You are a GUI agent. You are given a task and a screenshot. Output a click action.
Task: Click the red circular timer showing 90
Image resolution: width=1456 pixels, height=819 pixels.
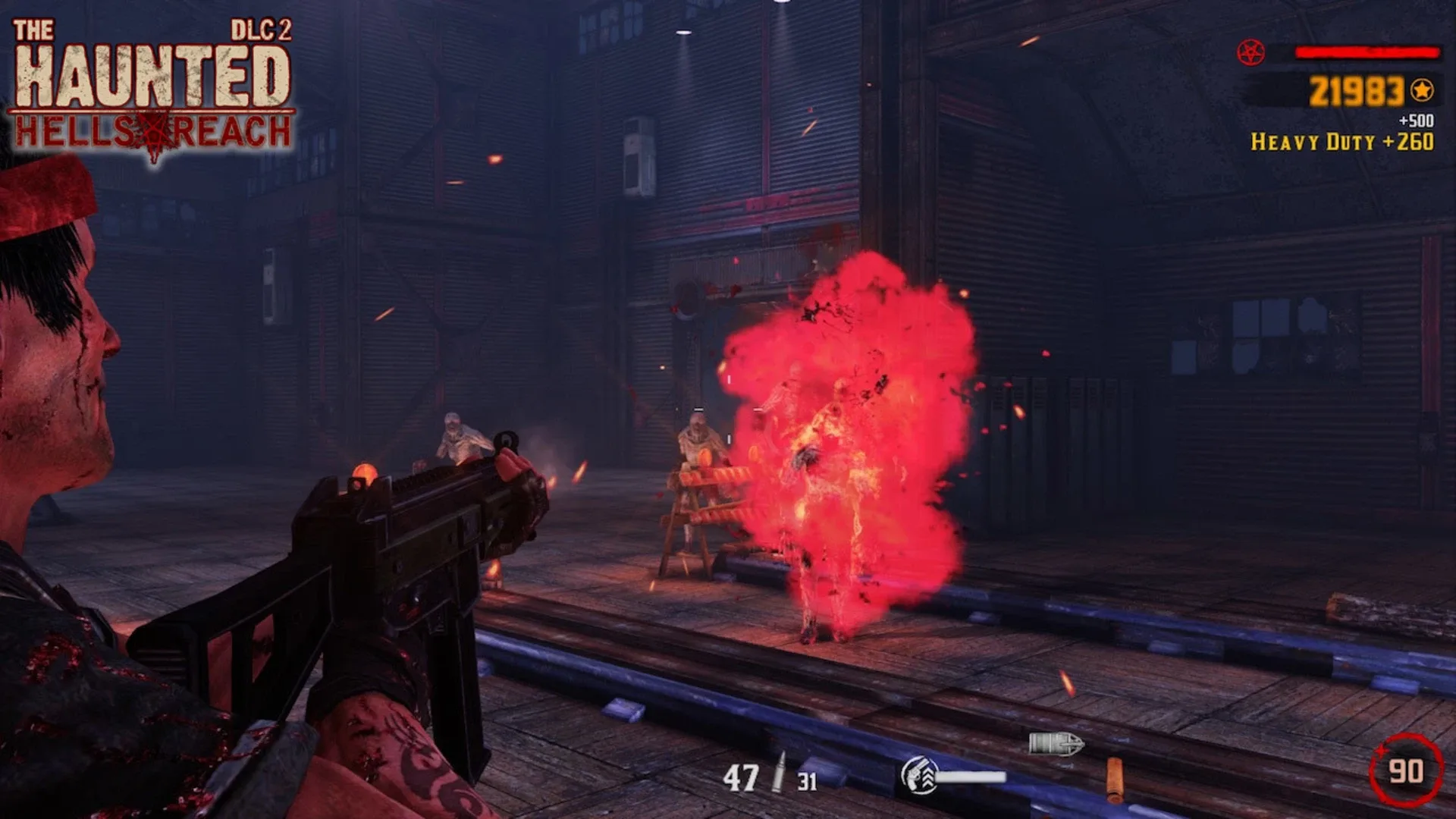[x=1407, y=768]
